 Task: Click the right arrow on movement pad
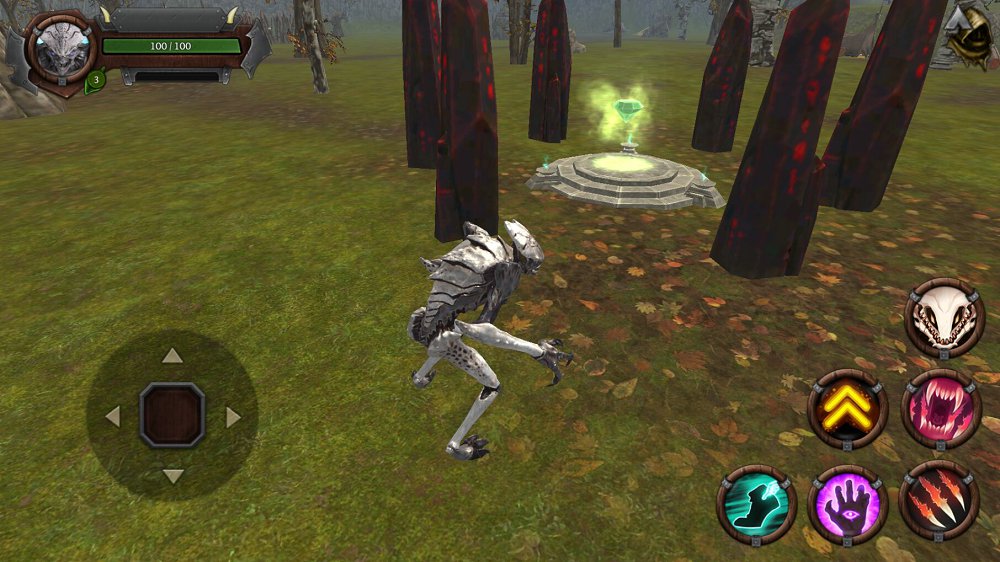tap(233, 416)
